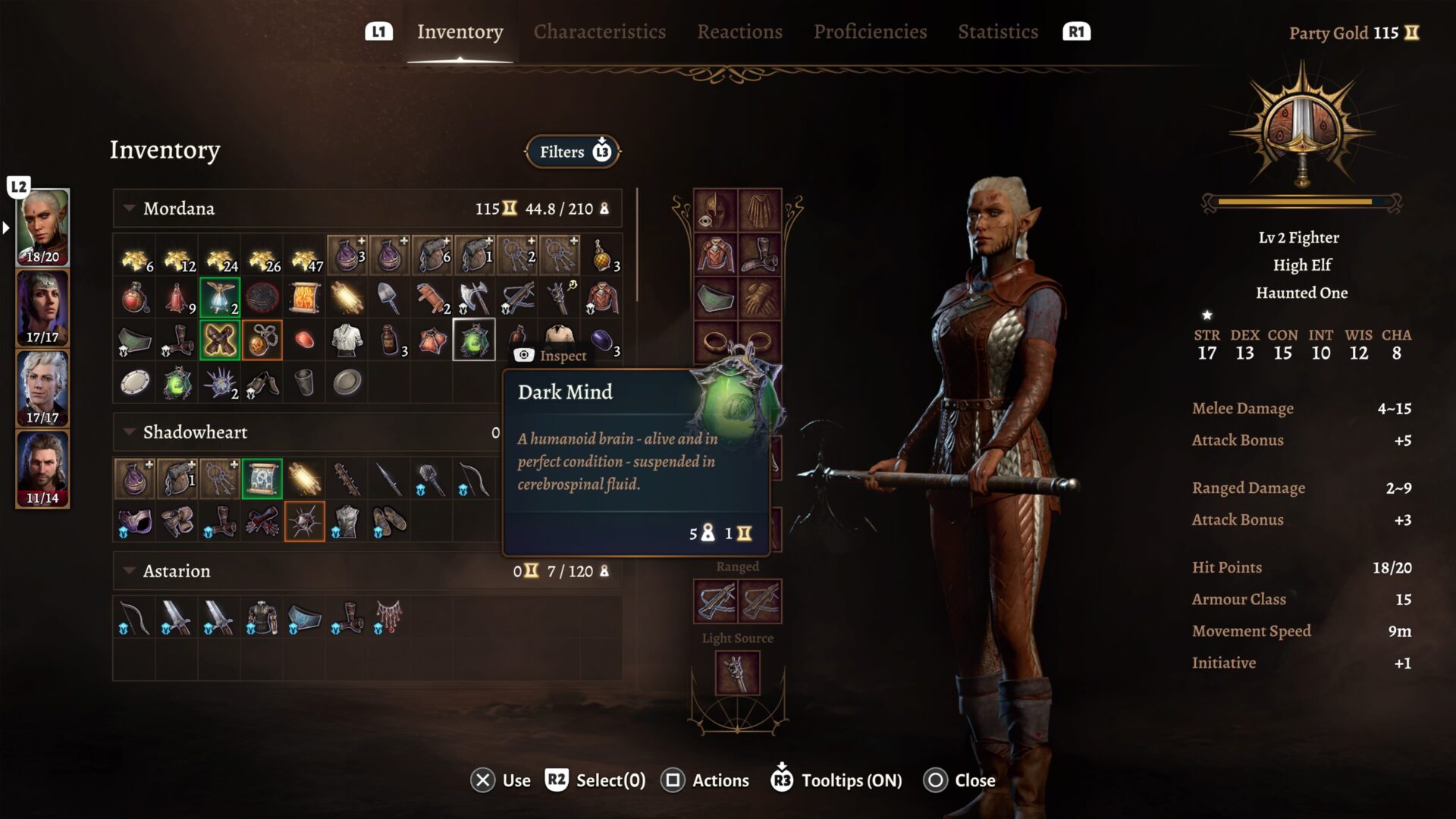Collapse Astarion's inventory section
Image resolution: width=1456 pixels, height=819 pixels.
point(130,571)
